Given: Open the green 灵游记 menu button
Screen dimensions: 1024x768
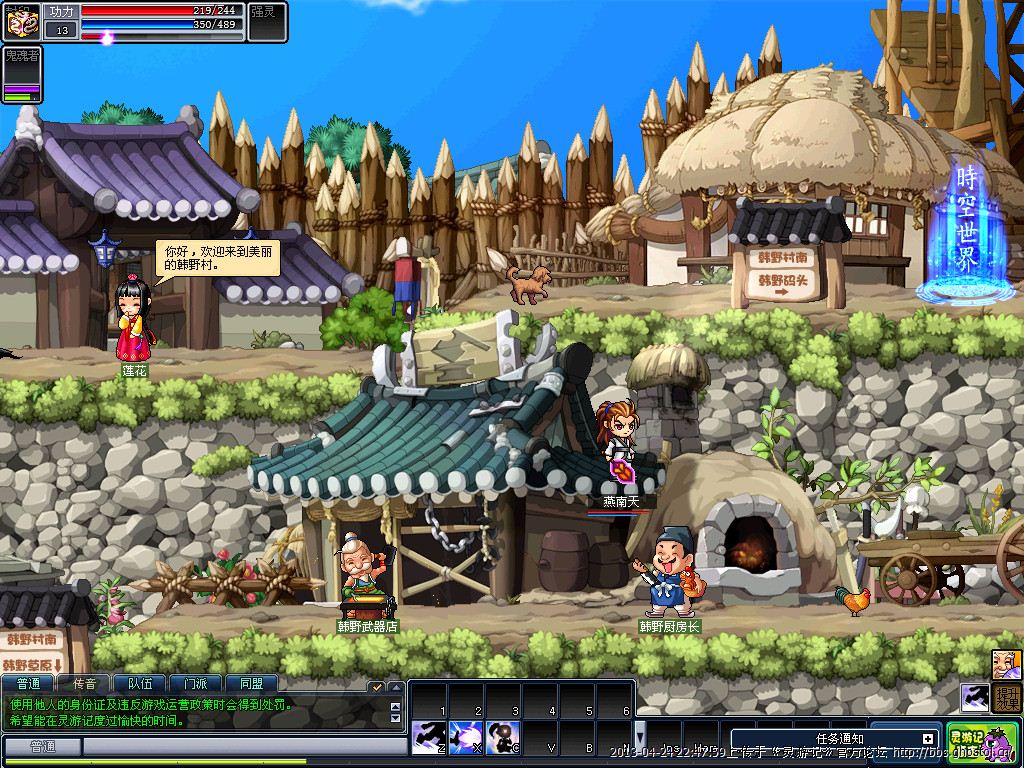Looking at the screenshot, I should [982, 742].
